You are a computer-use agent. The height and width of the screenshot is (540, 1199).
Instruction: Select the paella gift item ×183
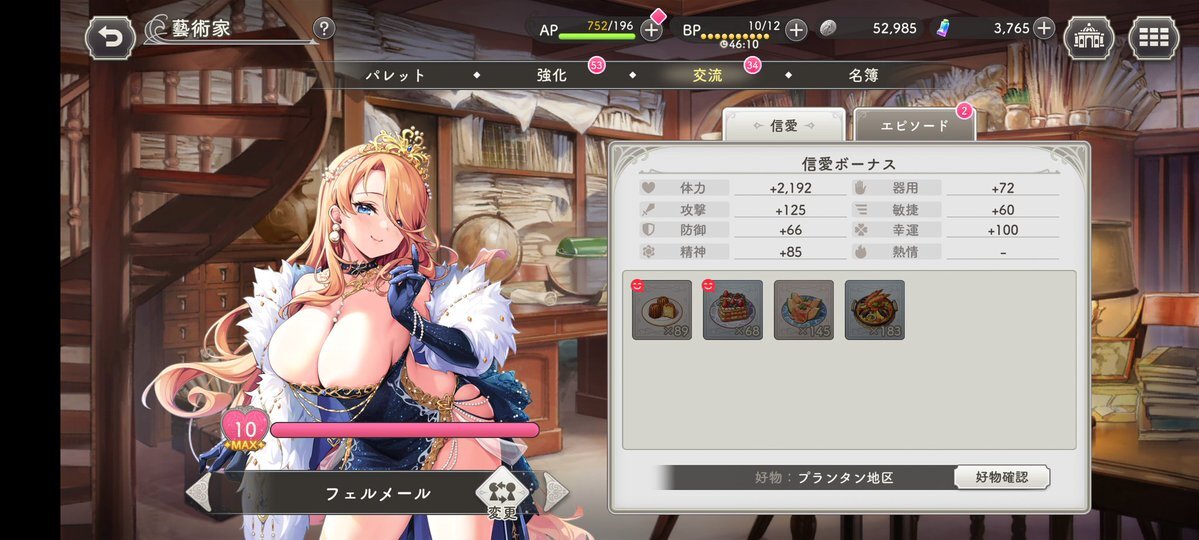click(875, 310)
